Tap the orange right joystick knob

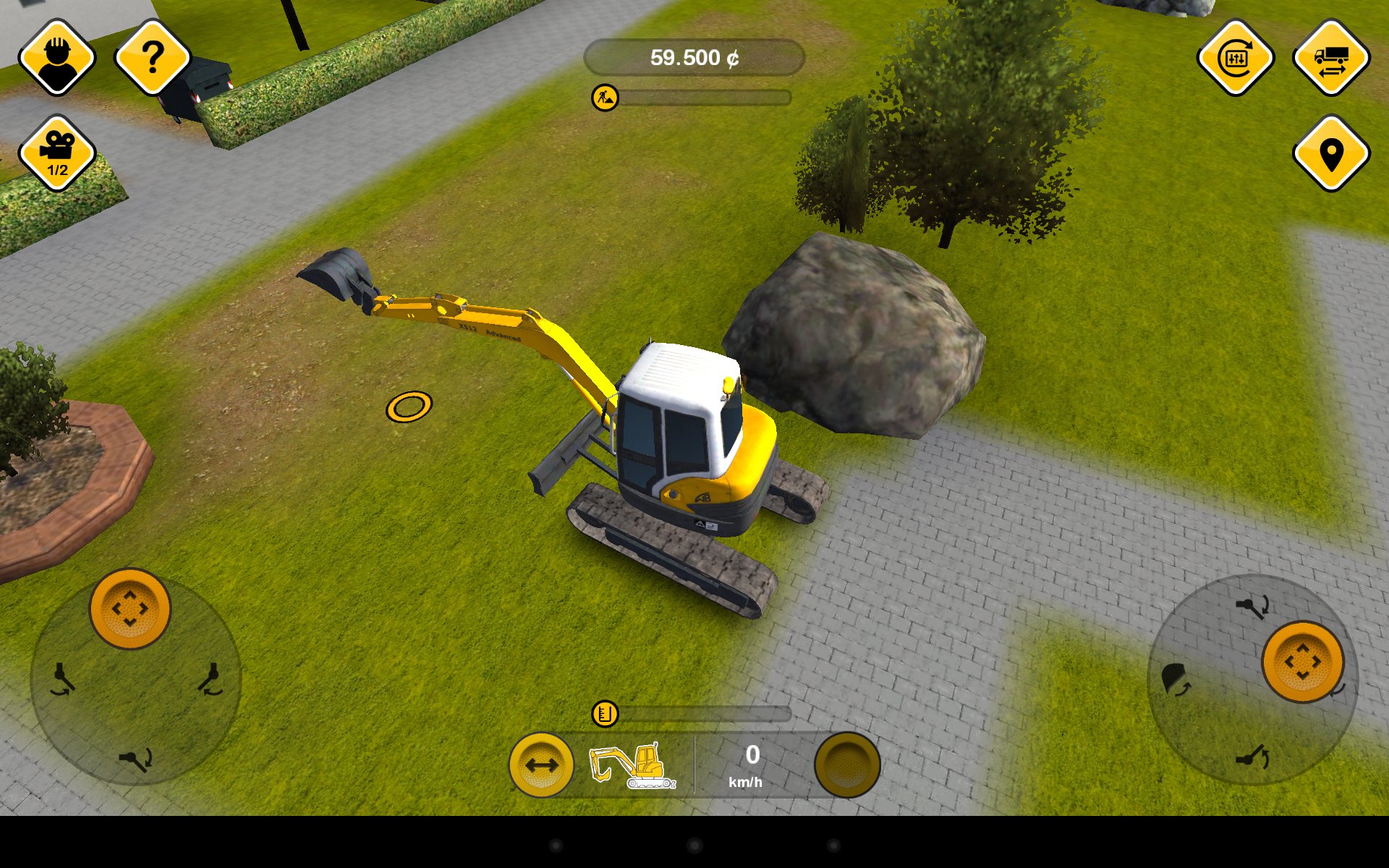coord(1303,661)
